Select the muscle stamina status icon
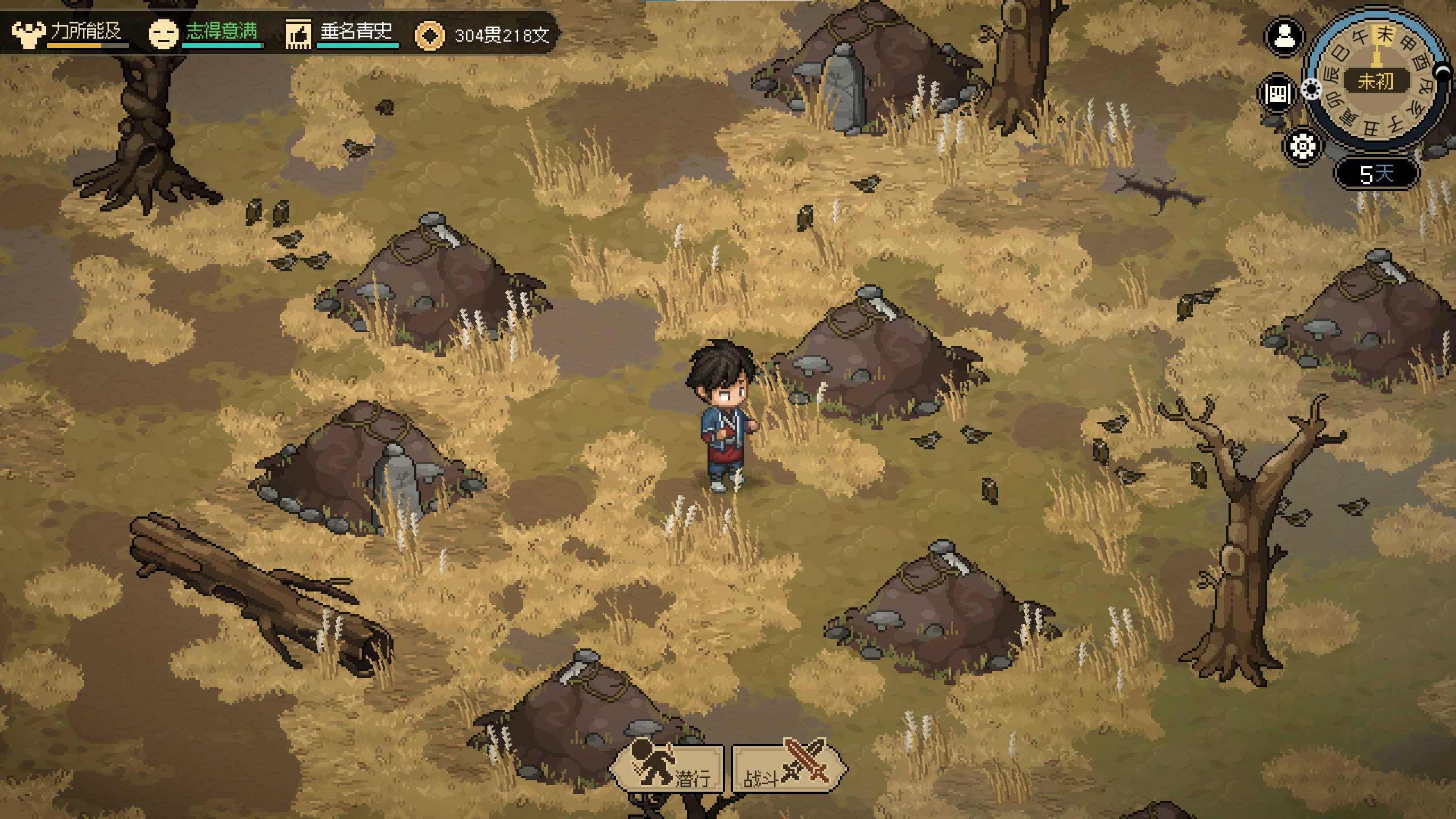 click(x=28, y=34)
